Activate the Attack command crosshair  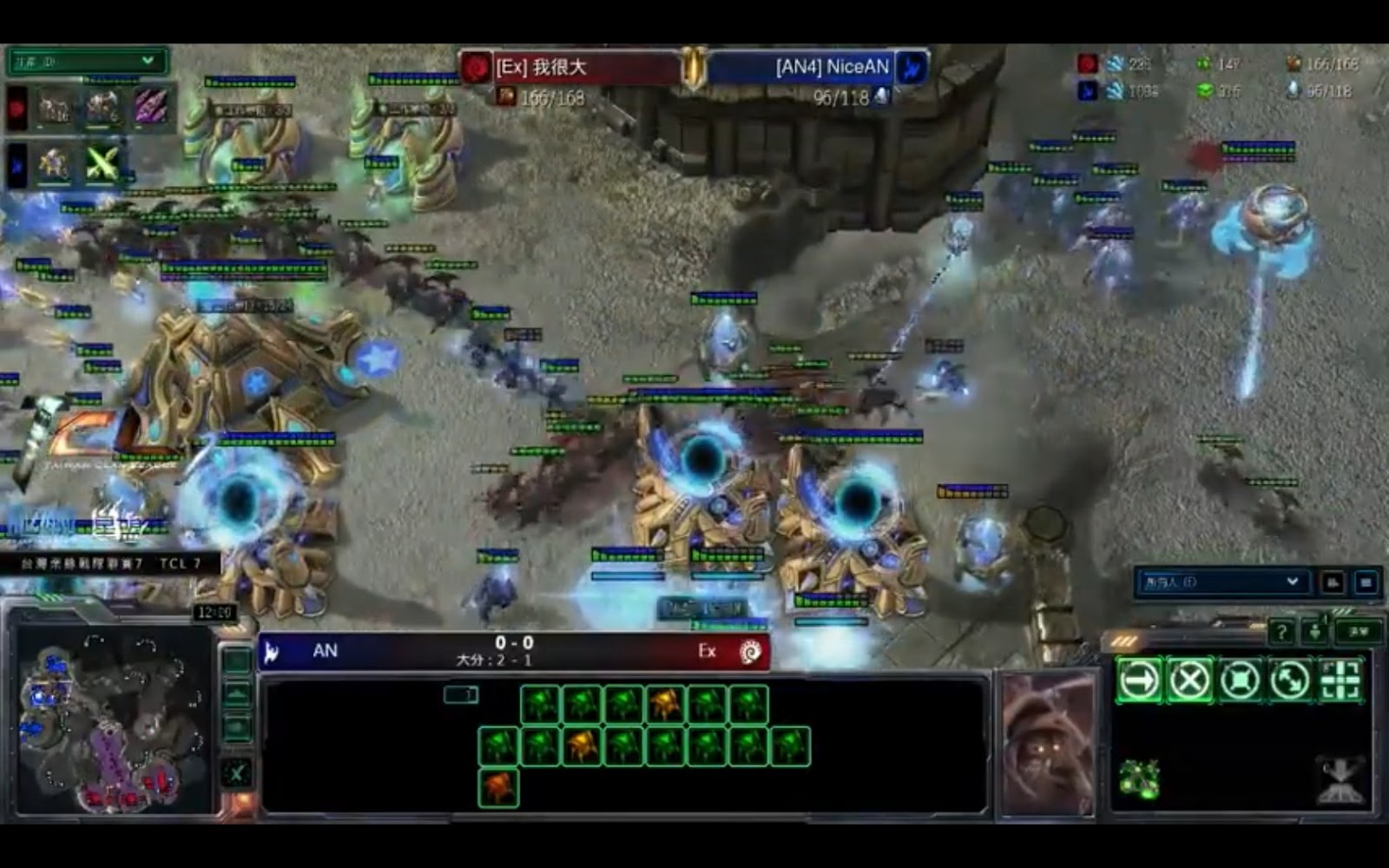click(x=1340, y=680)
